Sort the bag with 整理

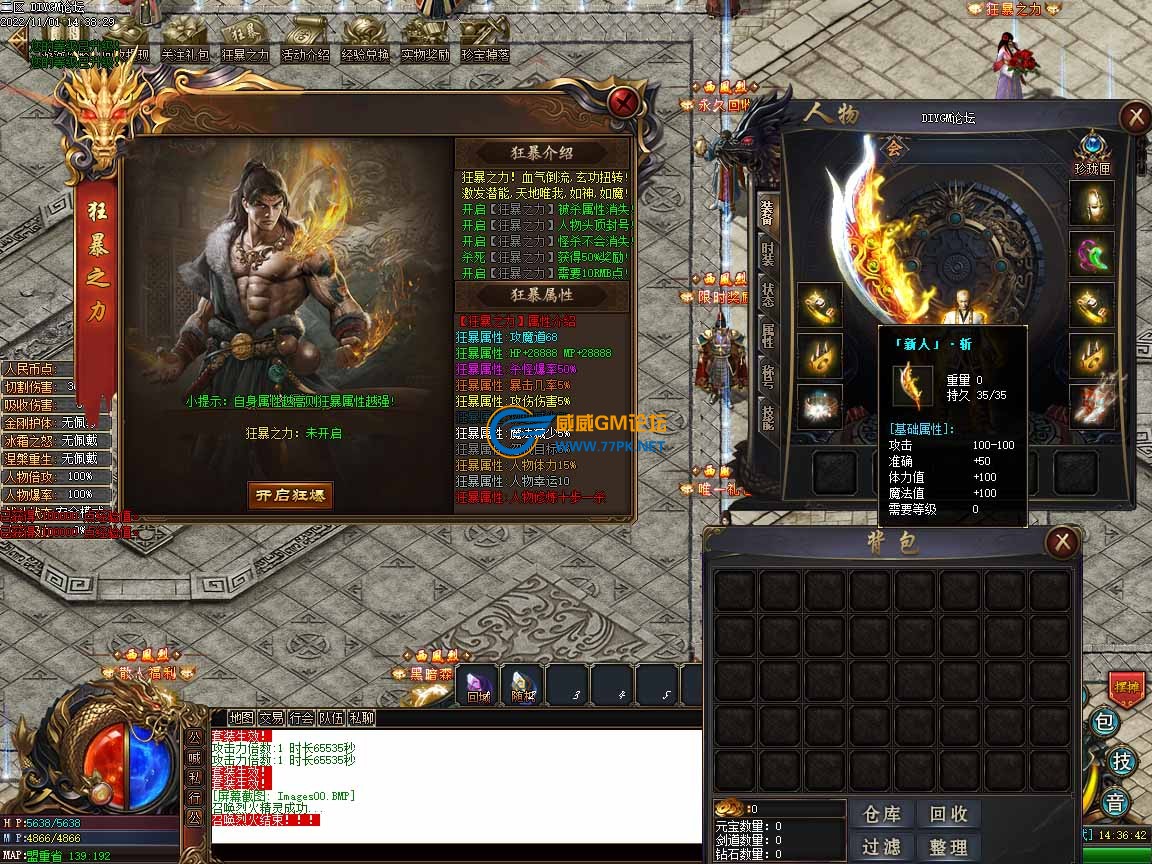pyautogui.click(x=948, y=847)
